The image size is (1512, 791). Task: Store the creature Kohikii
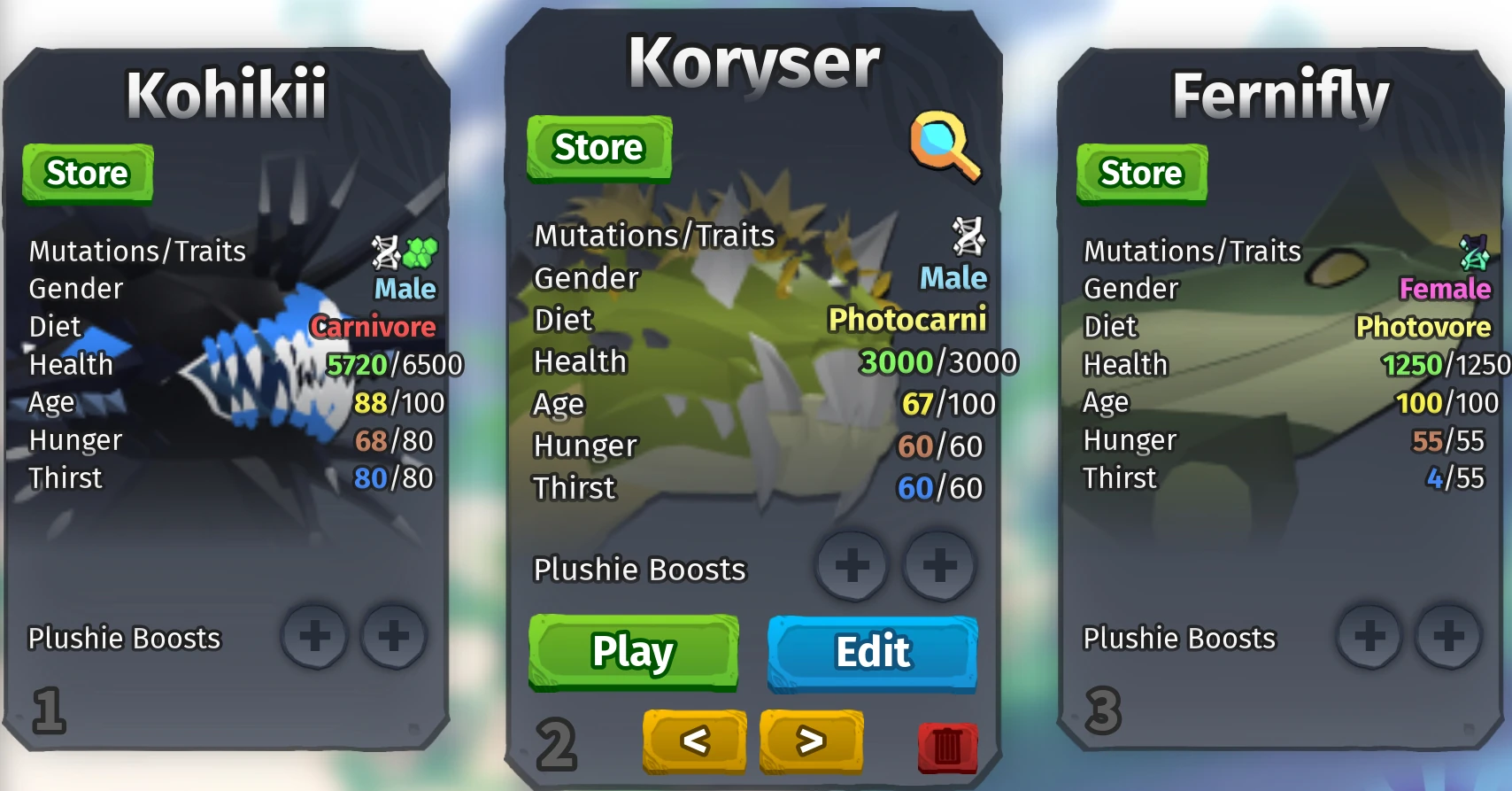[x=86, y=173]
